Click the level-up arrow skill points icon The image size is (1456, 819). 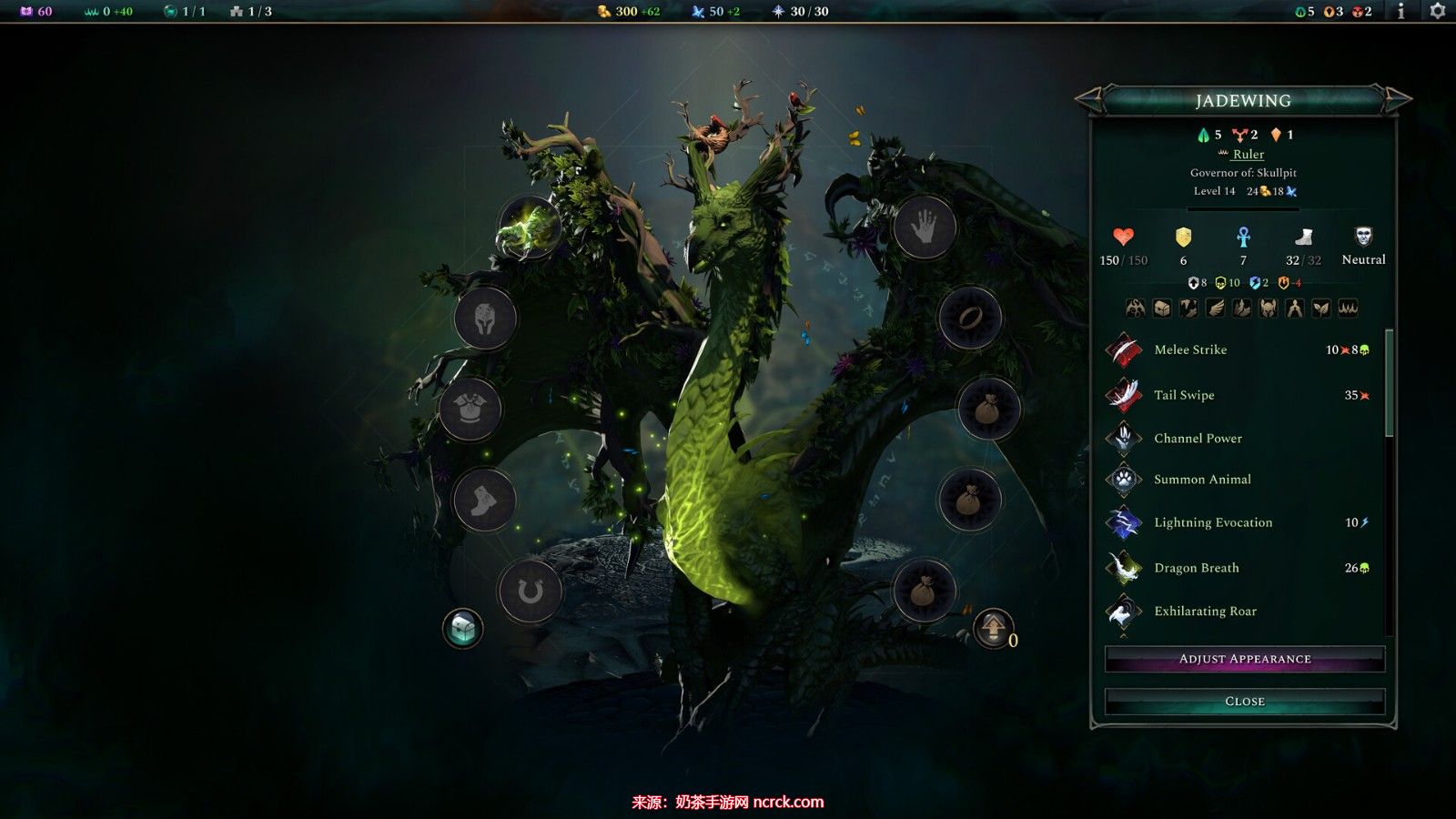pos(994,627)
